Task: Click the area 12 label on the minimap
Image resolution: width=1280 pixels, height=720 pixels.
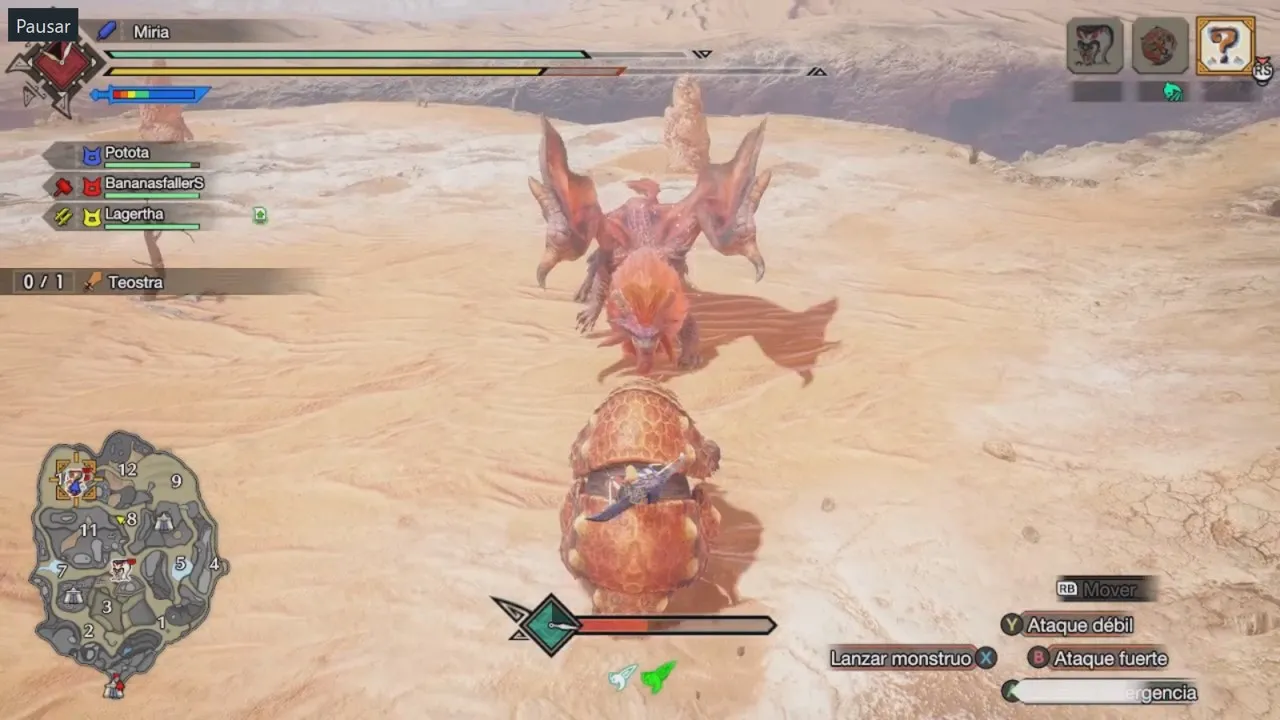Action: [127, 469]
